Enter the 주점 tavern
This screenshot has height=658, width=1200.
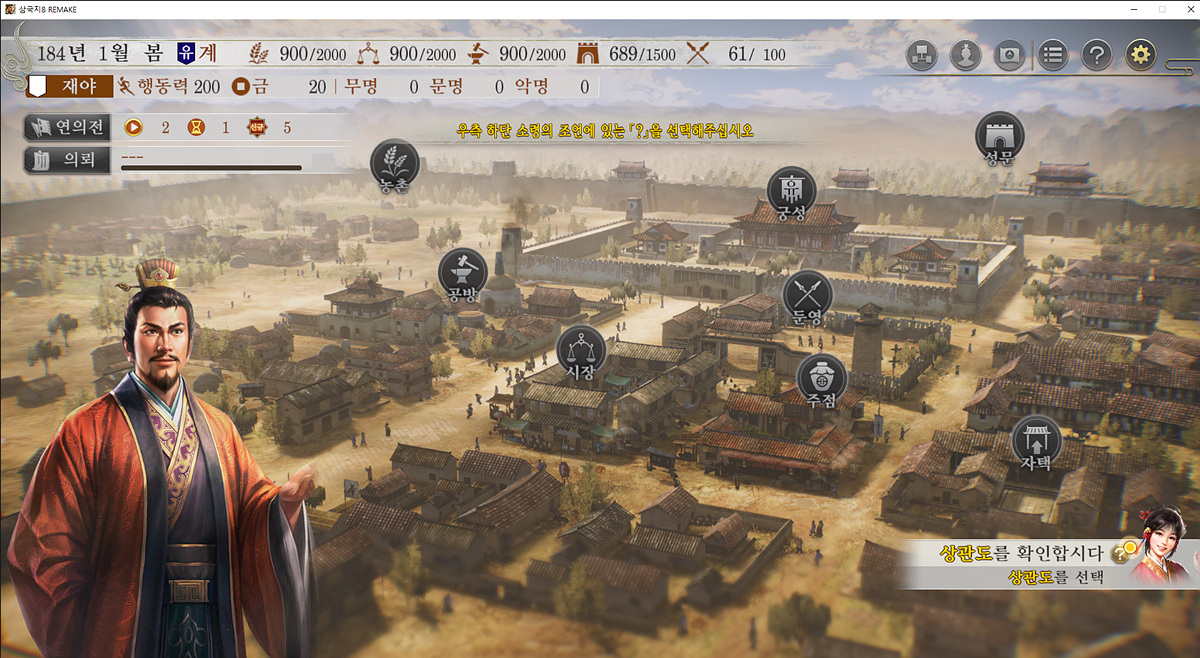point(821,377)
